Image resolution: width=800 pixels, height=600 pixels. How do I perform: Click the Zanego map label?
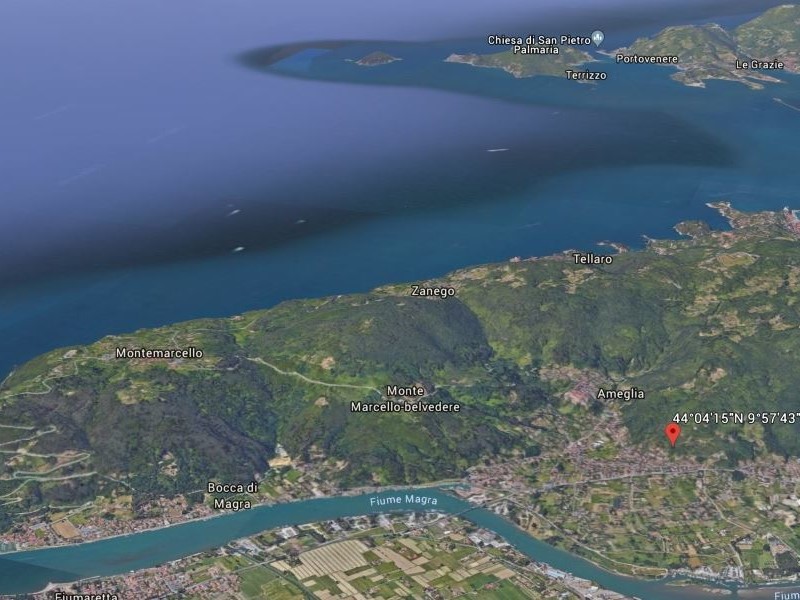tap(433, 291)
